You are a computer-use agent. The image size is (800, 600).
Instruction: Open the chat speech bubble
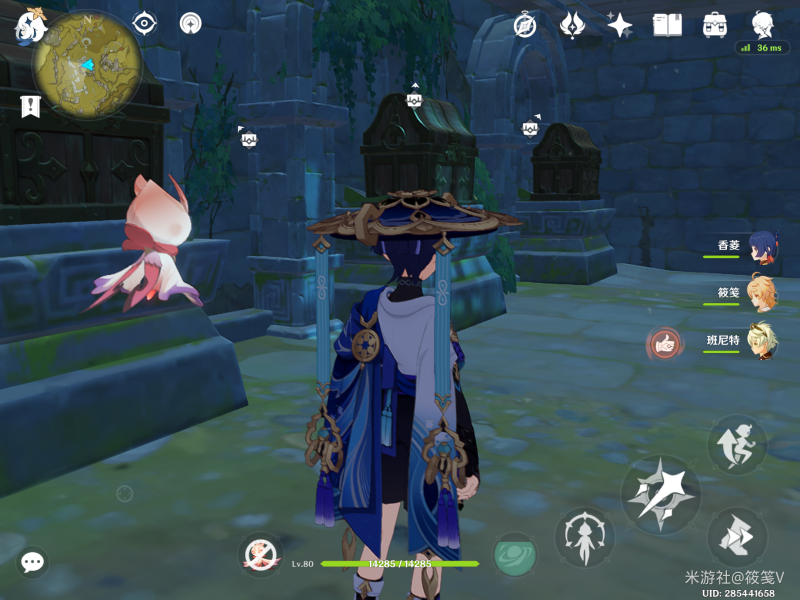(33, 562)
